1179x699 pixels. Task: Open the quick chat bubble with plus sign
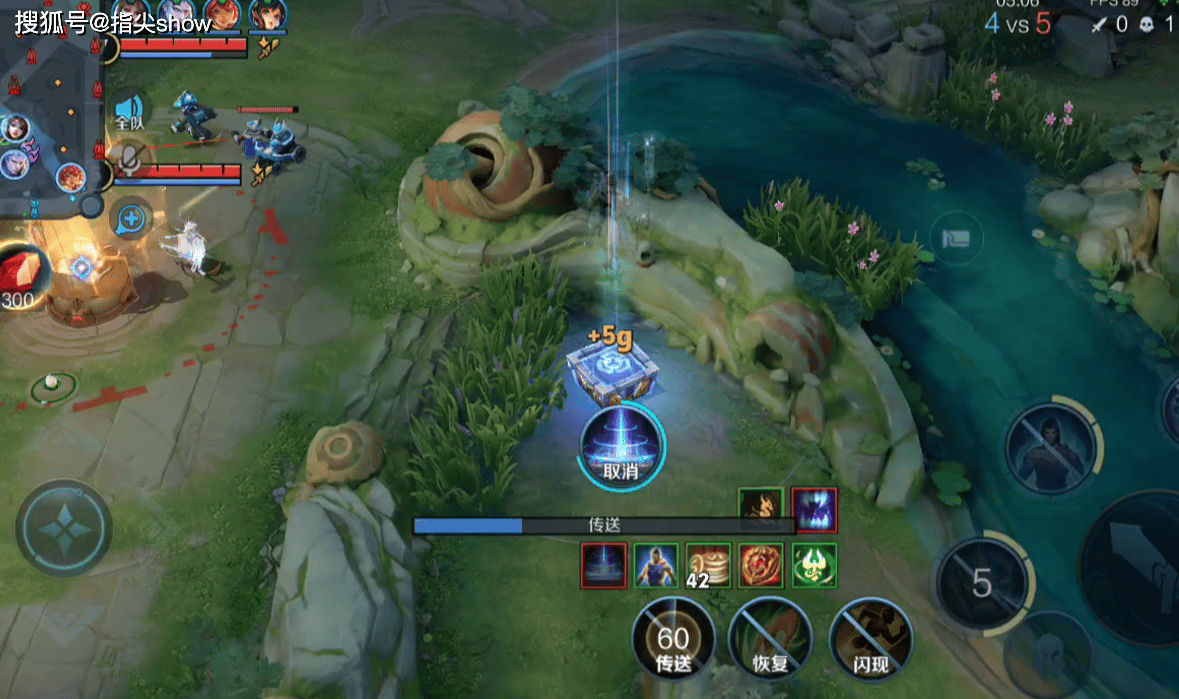pos(131,218)
